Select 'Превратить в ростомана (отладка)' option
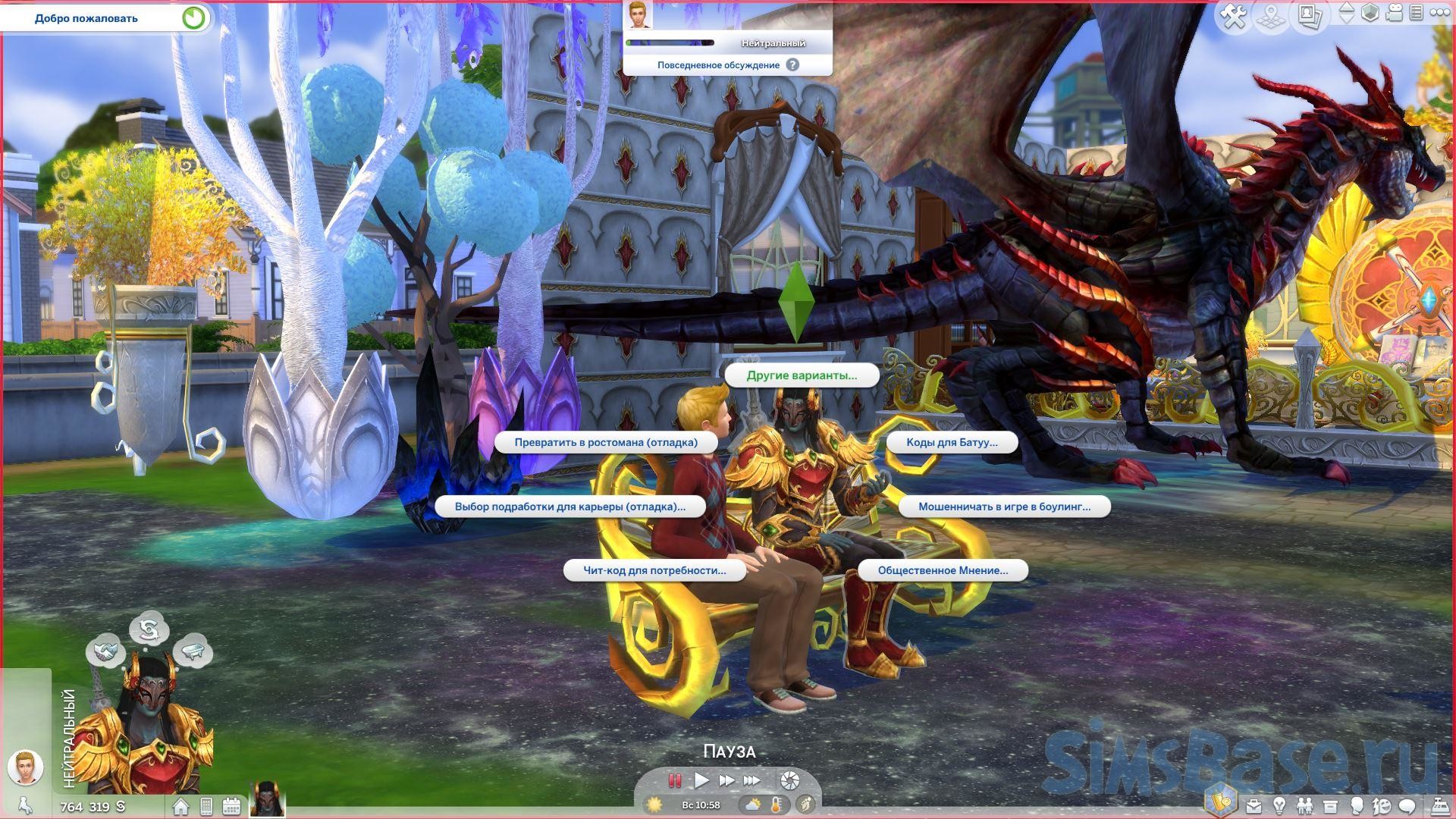This screenshot has width=1456, height=819. tap(606, 442)
